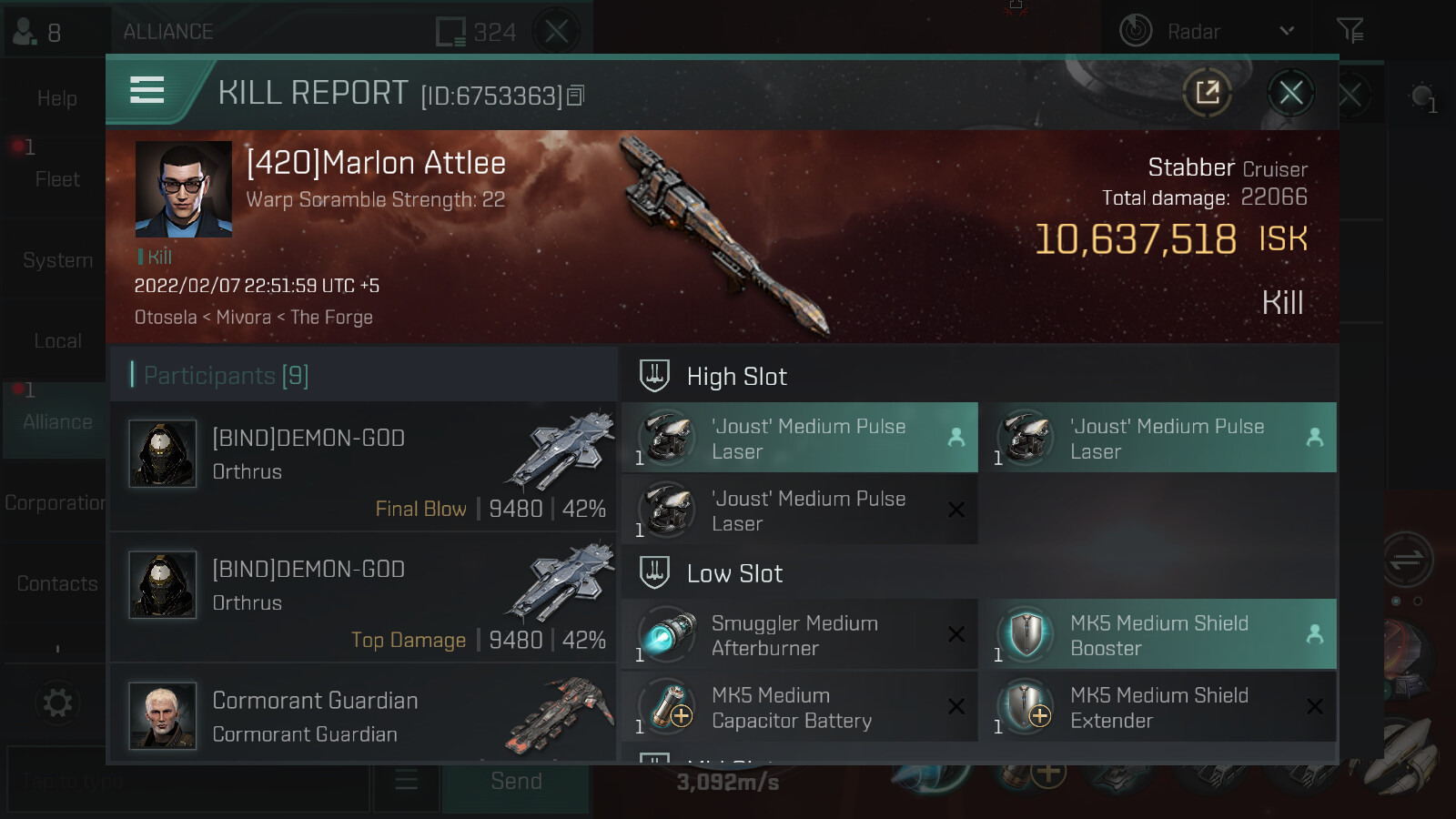Open chat settings gear icon
1456x819 pixels.
point(56,703)
